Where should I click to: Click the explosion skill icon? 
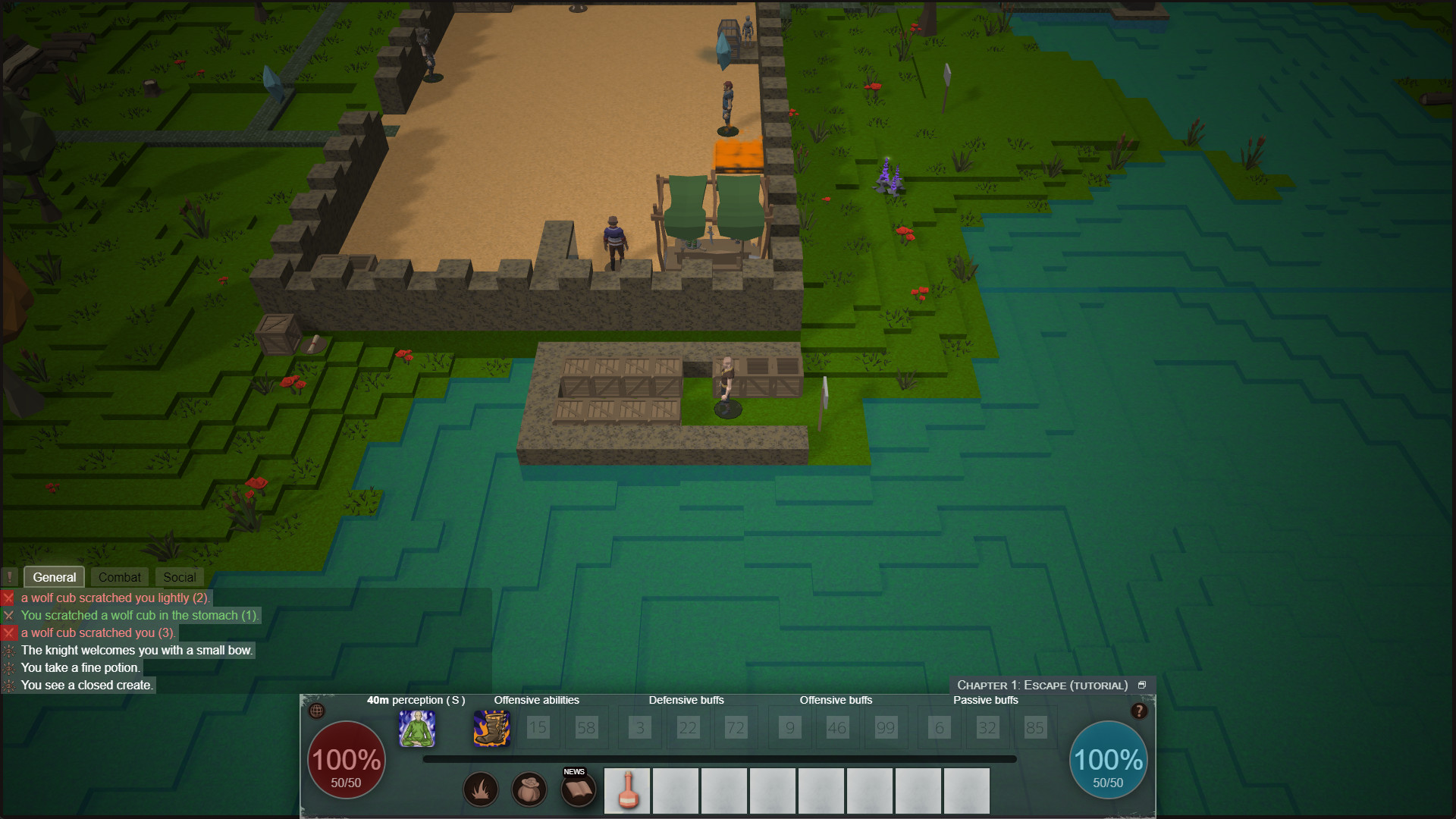(481, 789)
